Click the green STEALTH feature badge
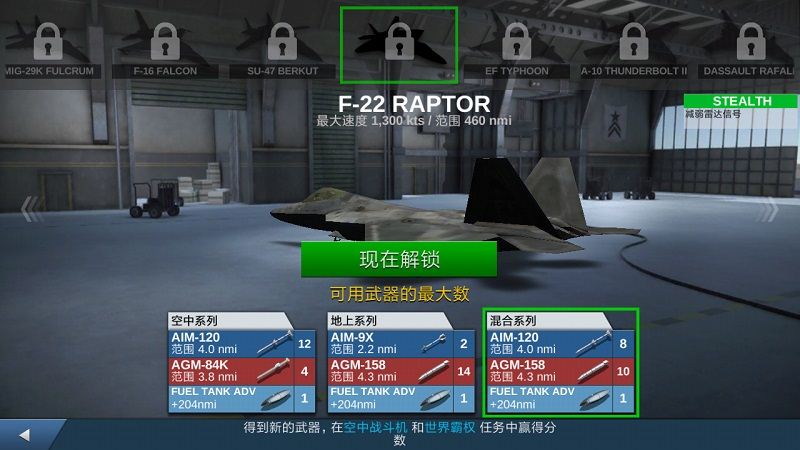 coord(741,101)
